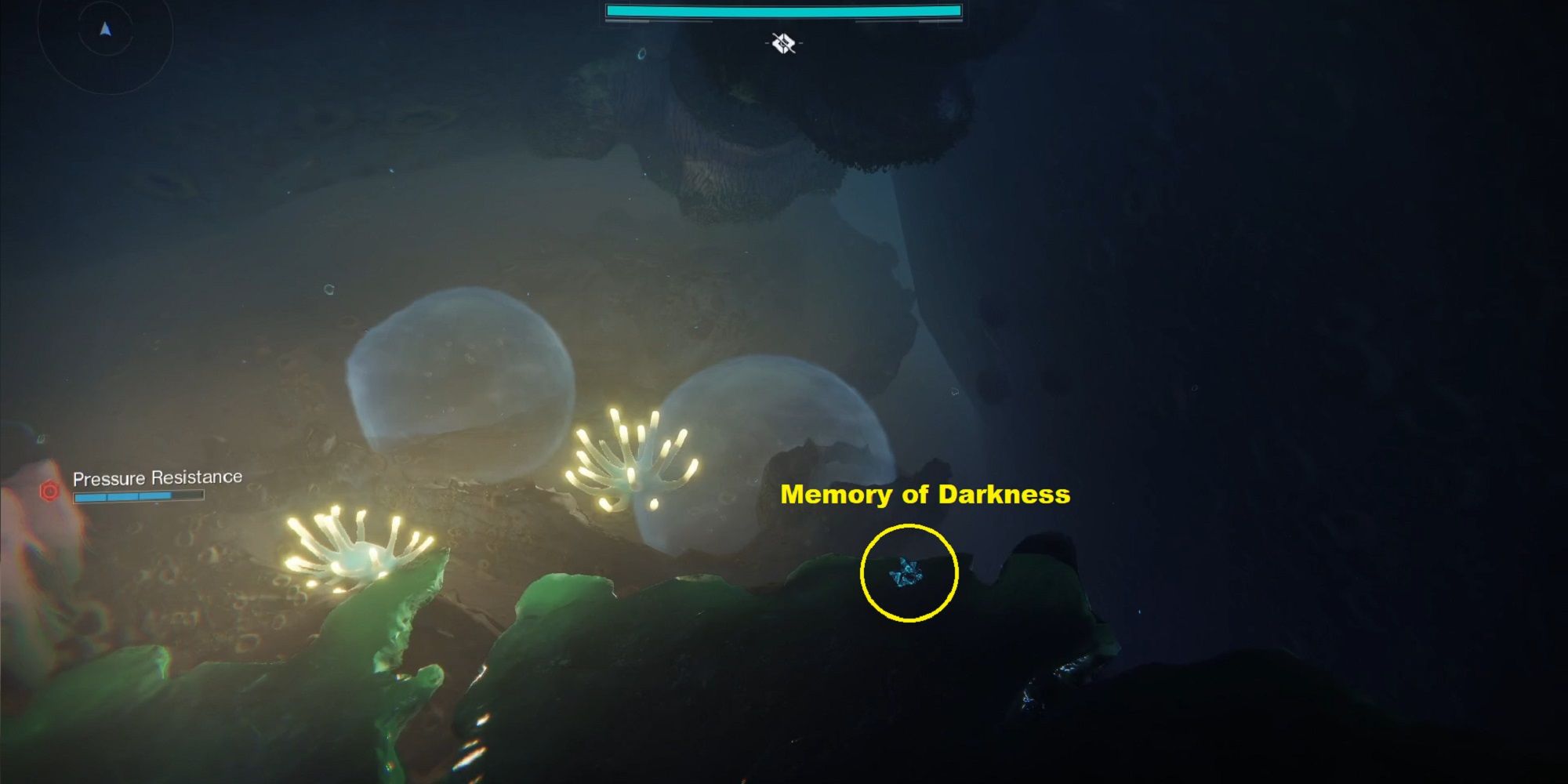Viewport: 1568px width, 784px height.
Task: Click the crossed-sword disabled ability icon below the boss bar
Action: click(782, 43)
